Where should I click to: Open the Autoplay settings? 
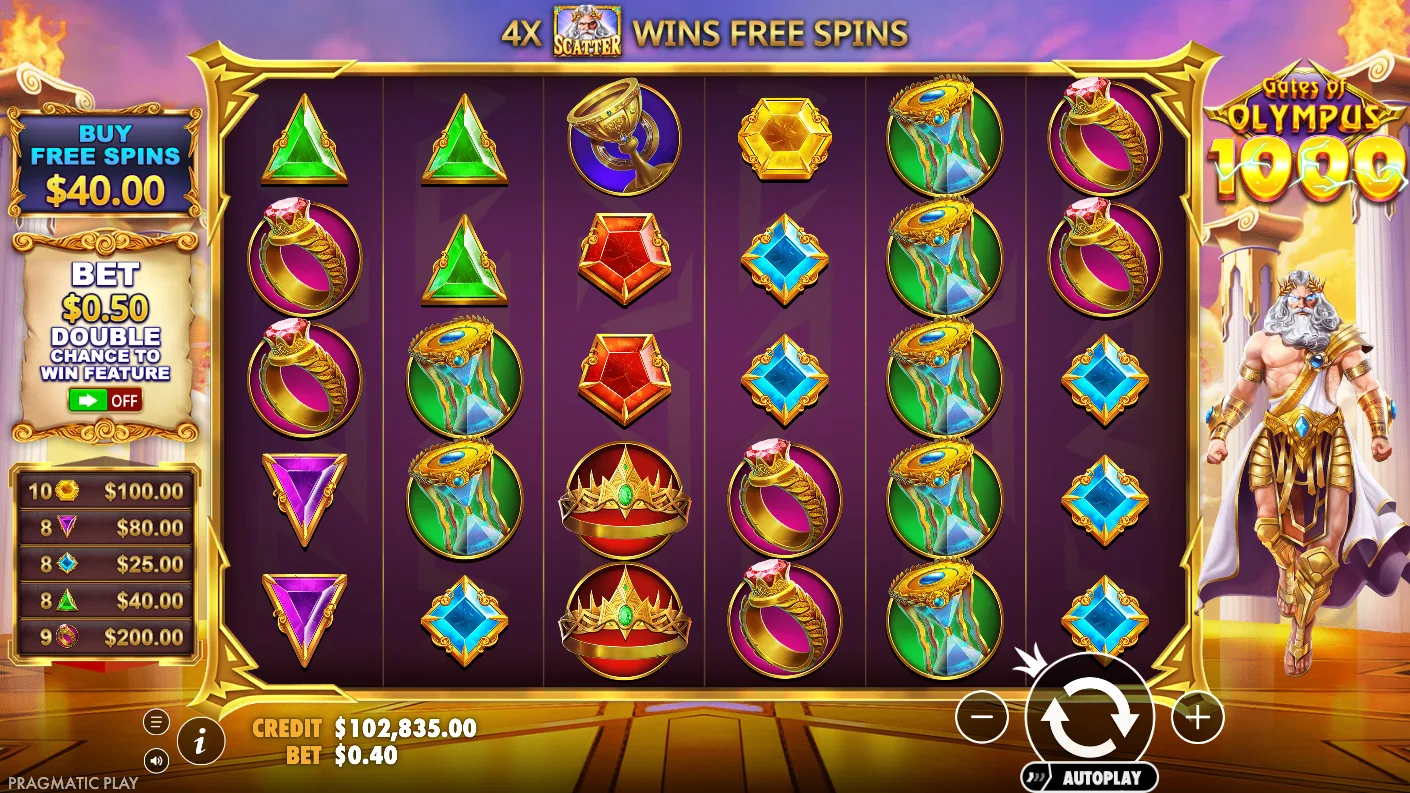click(1089, 777)
